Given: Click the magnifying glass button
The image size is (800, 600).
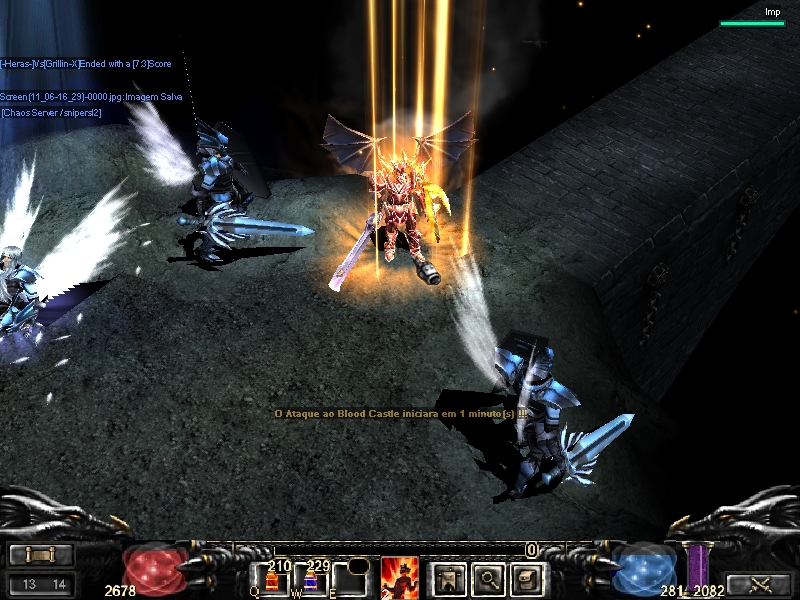Looking at the screenshot, I should click(x=486, y=577).
